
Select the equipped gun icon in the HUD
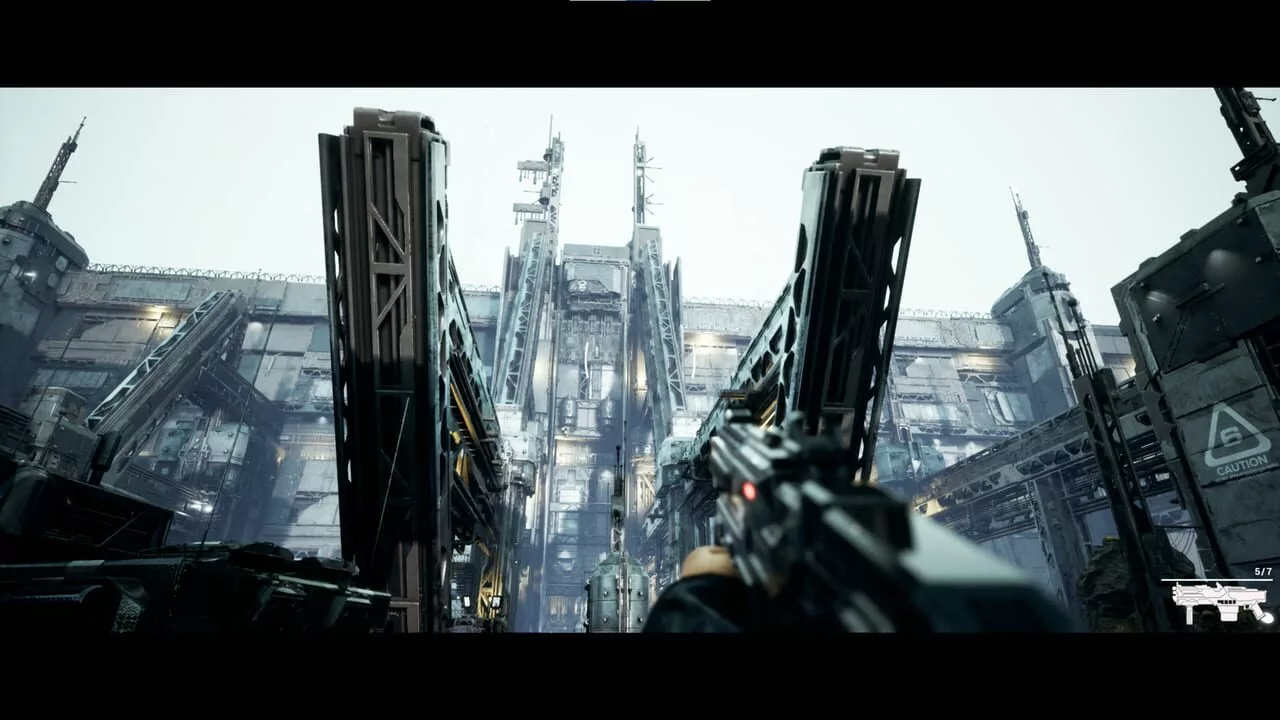(1220, 601)
